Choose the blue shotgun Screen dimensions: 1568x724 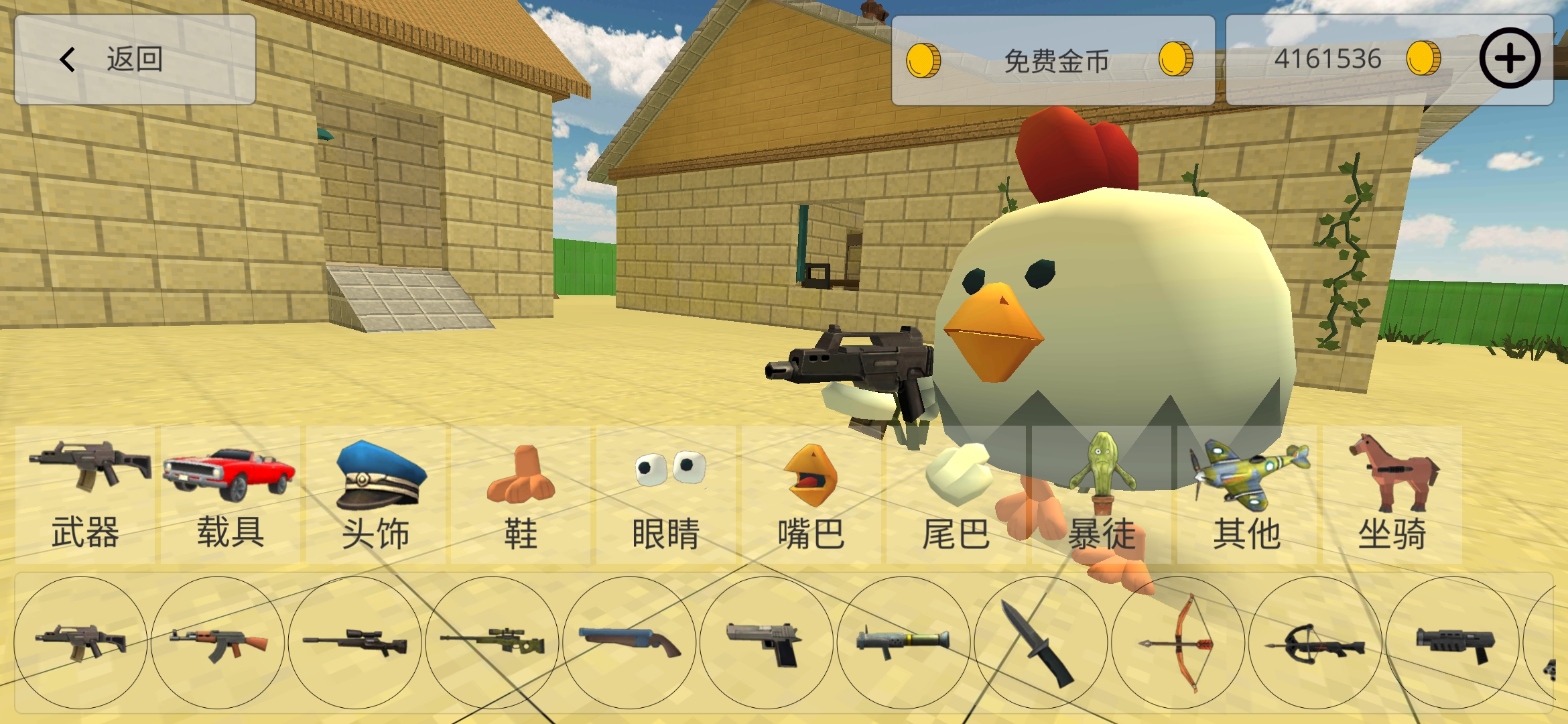click(629, 643)
